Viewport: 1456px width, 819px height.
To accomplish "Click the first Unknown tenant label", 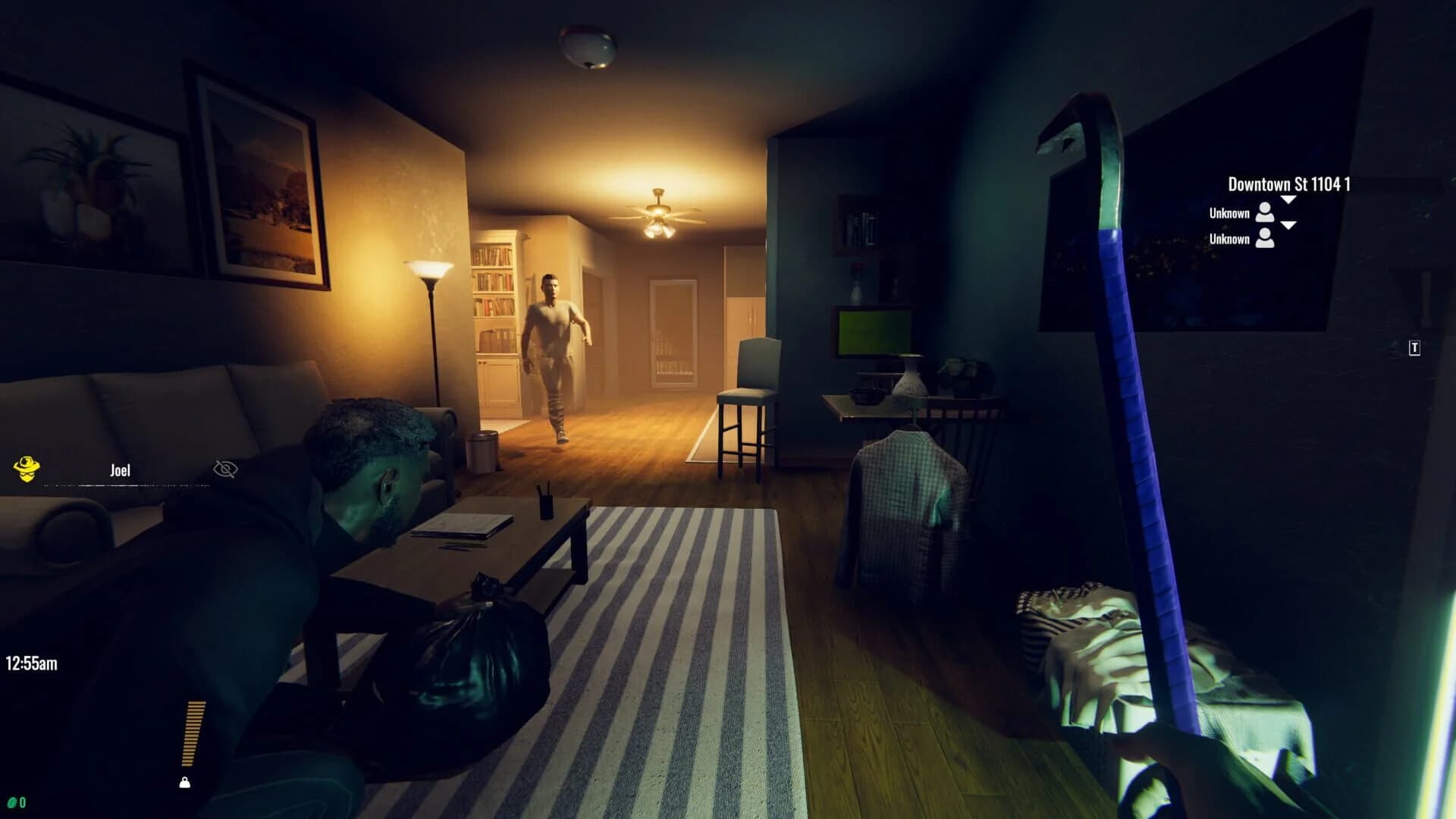I will tap(1229, 213).
